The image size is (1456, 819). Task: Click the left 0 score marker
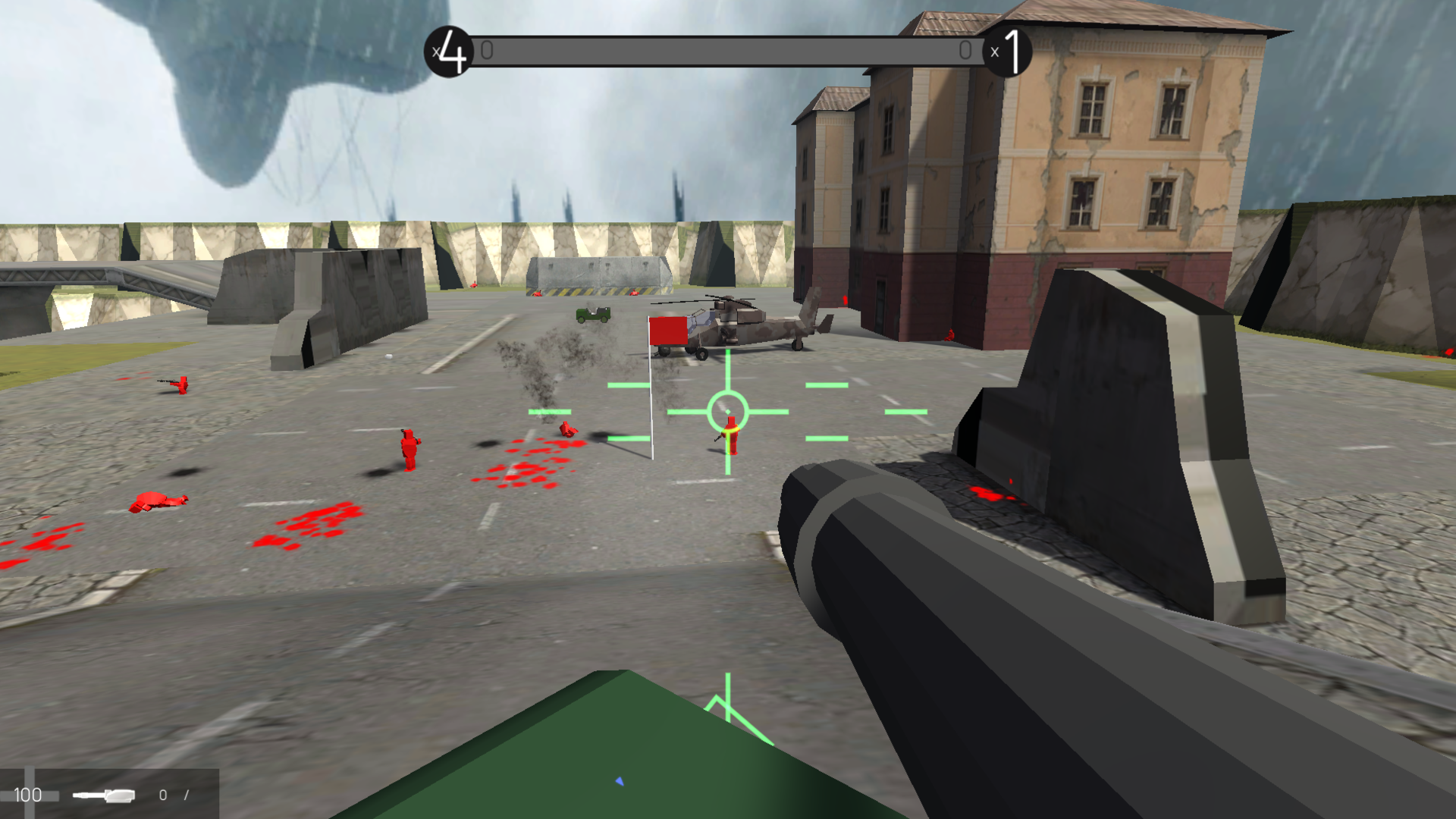(x=487, y=50)
